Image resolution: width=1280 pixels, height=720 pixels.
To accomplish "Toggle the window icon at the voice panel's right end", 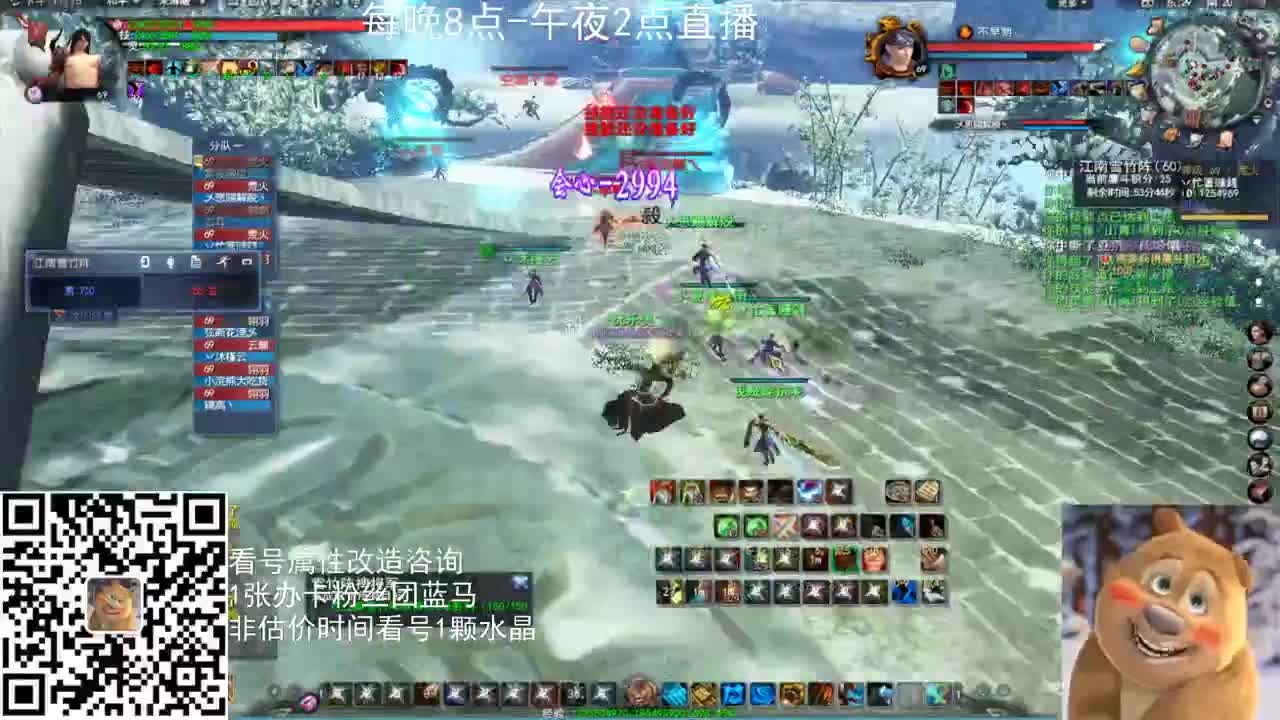I will [x=247, y=263].
